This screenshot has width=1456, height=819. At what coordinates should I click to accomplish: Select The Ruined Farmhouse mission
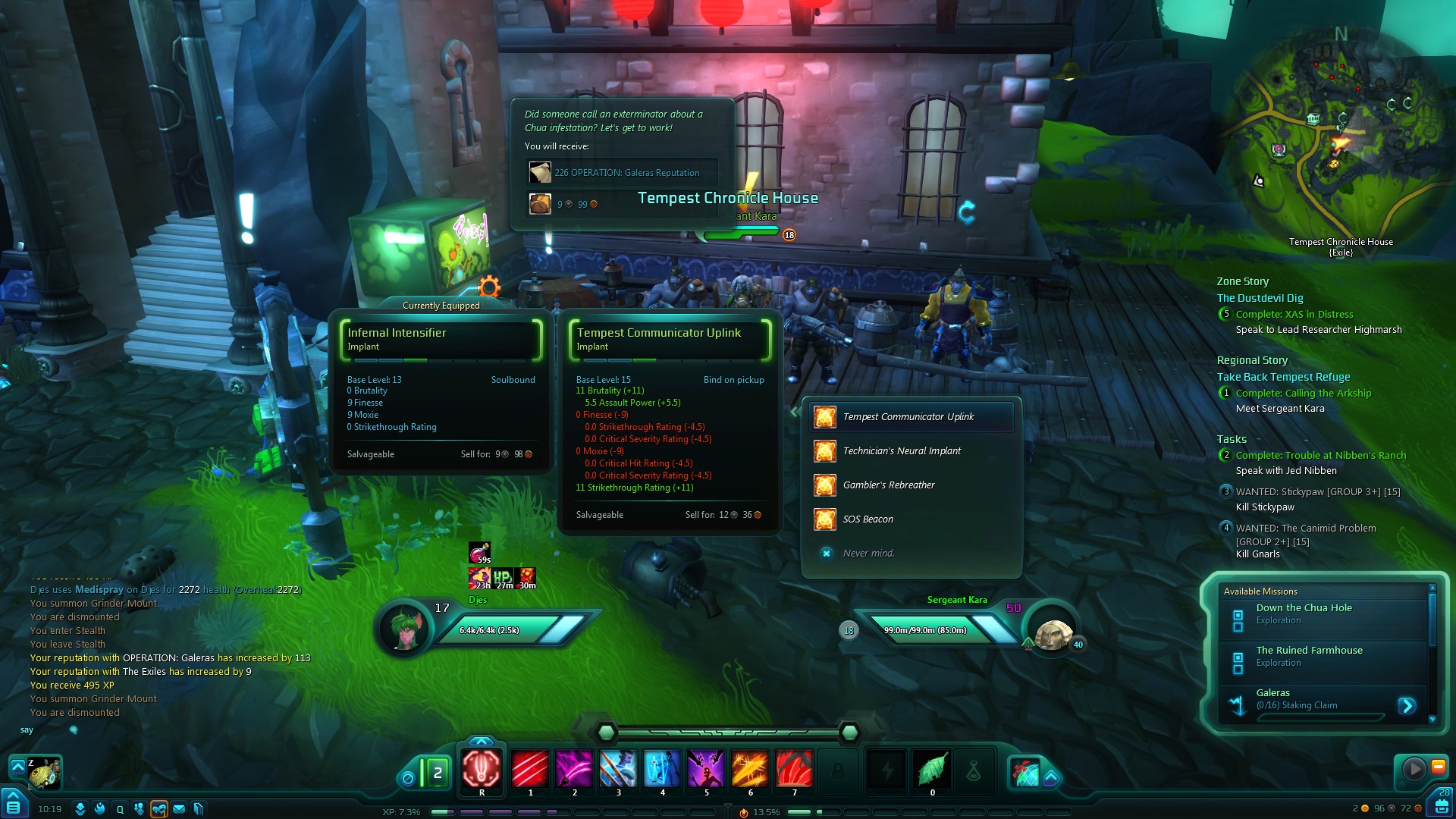1309,651
